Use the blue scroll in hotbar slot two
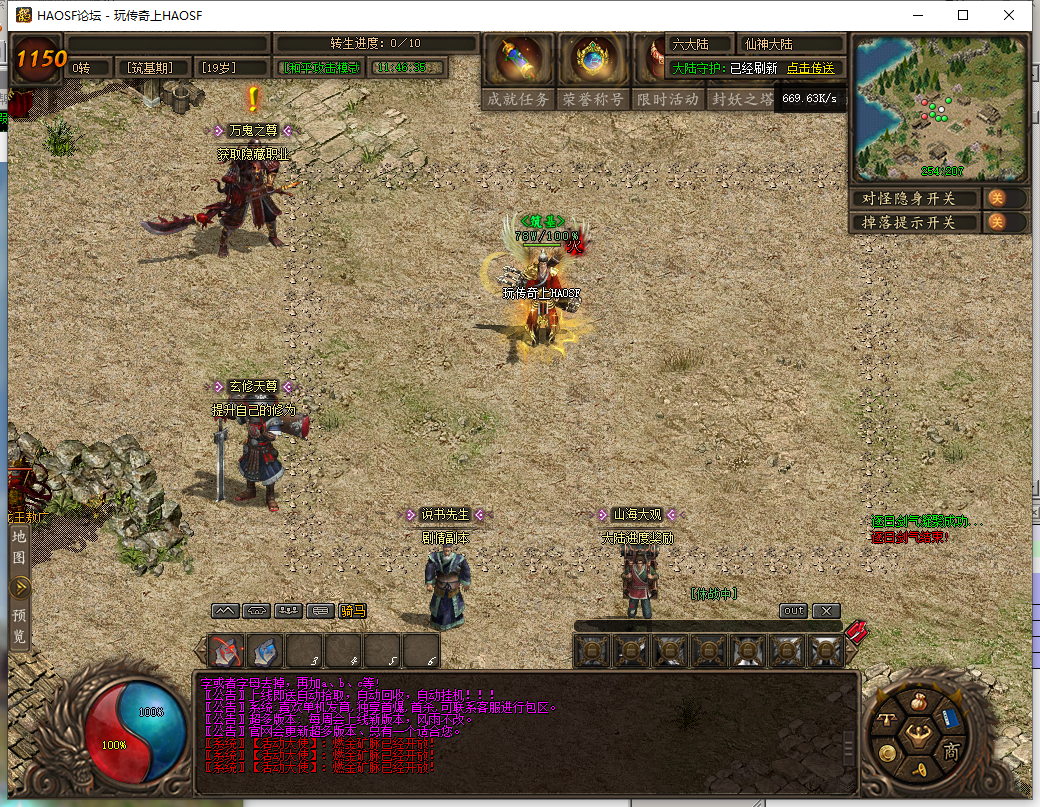 (265, 651)
